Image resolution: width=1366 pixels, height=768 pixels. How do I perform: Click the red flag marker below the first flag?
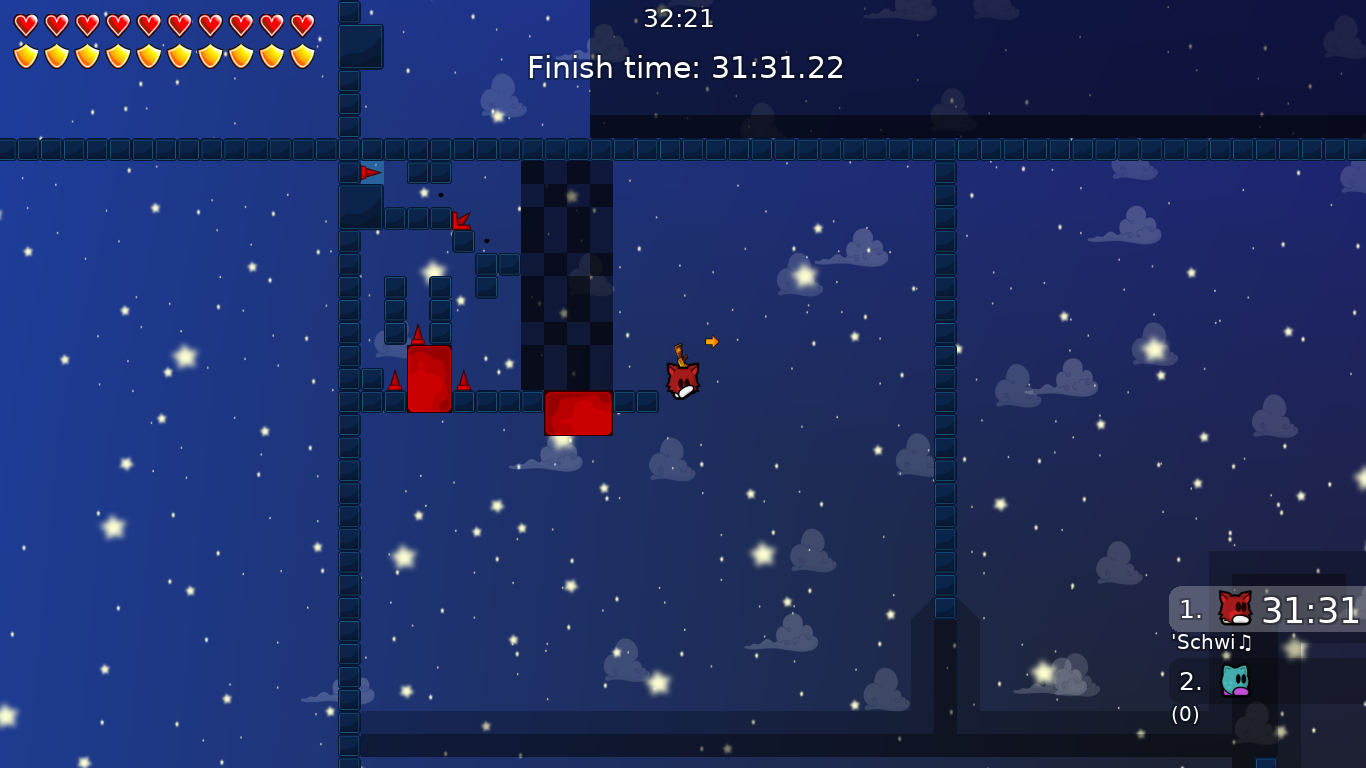coord(463,221)
